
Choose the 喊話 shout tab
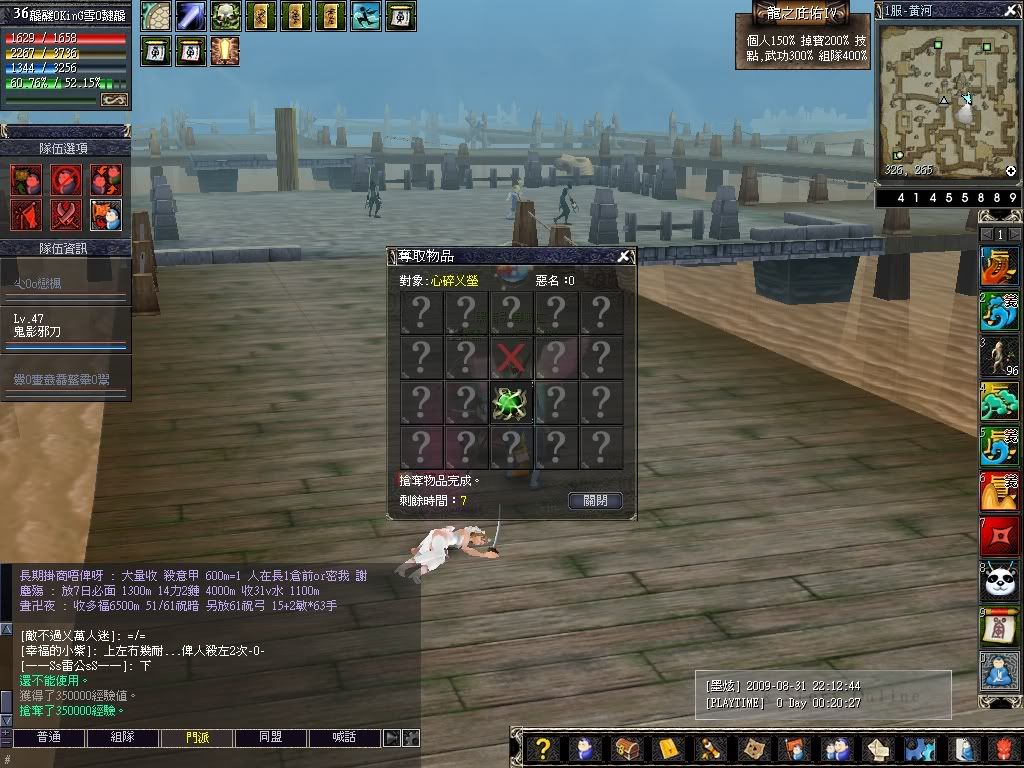344,737
